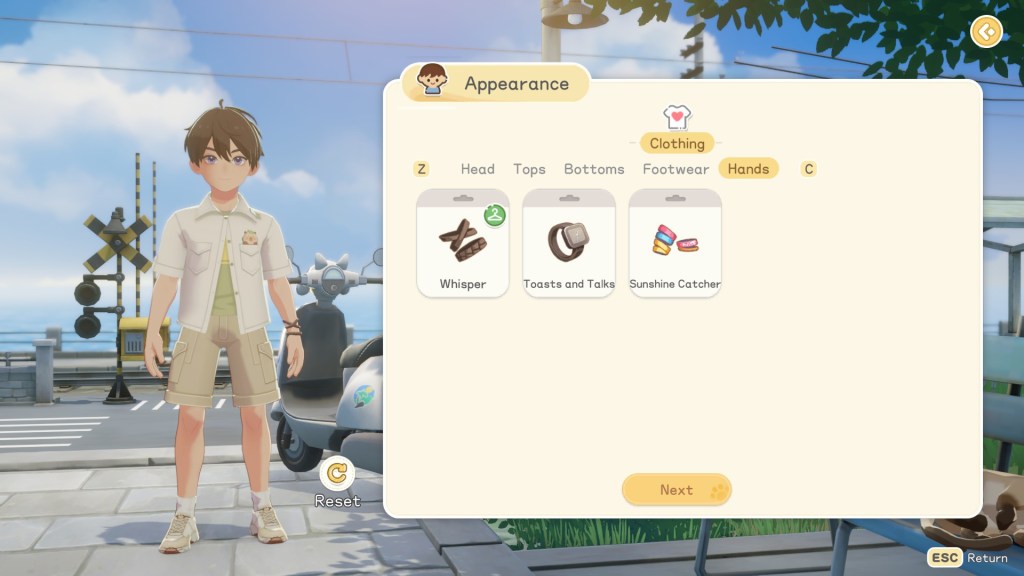Open the Tops clothing tab

tap(529, 169)
